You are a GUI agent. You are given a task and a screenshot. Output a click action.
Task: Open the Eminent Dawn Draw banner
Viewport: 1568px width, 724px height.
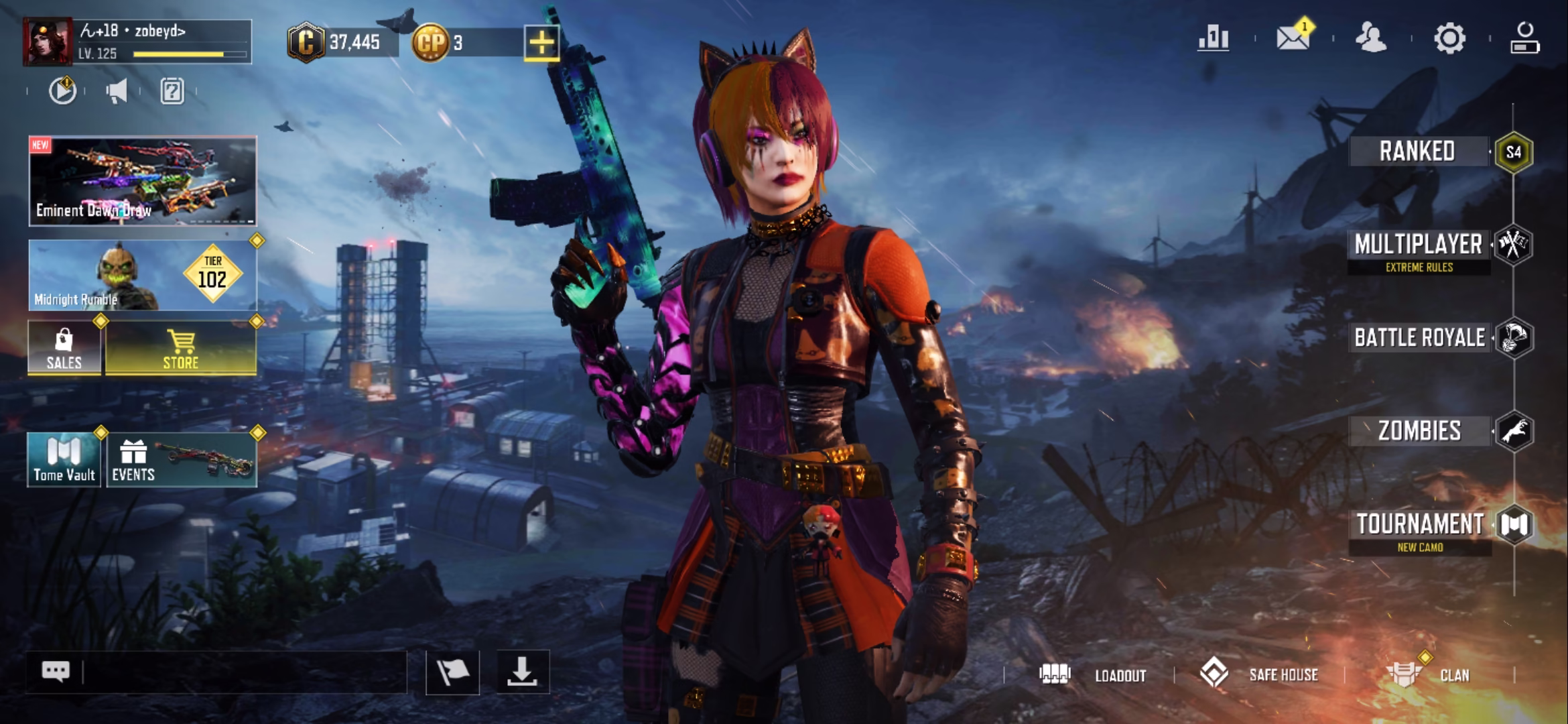pos(142,181)
